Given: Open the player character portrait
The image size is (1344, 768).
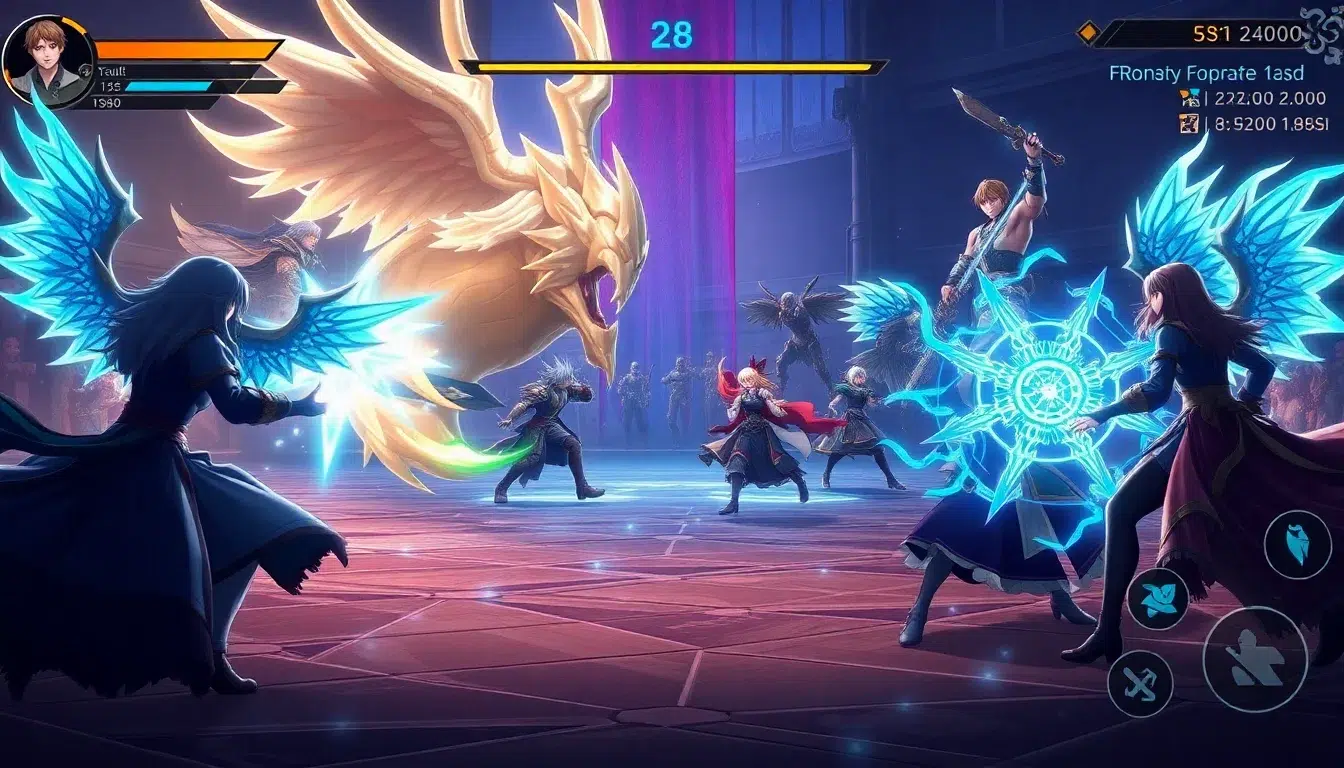Looking at the screenshot, I should (x=47, y=60).
